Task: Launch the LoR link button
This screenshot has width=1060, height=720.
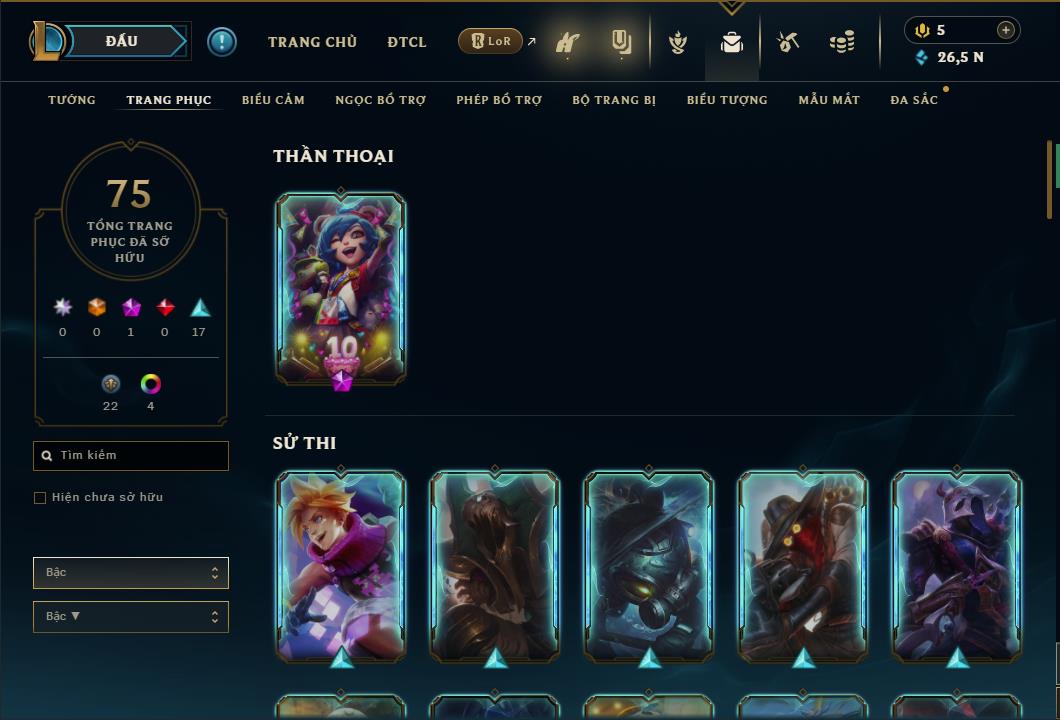Action: (x=490, y=41)
